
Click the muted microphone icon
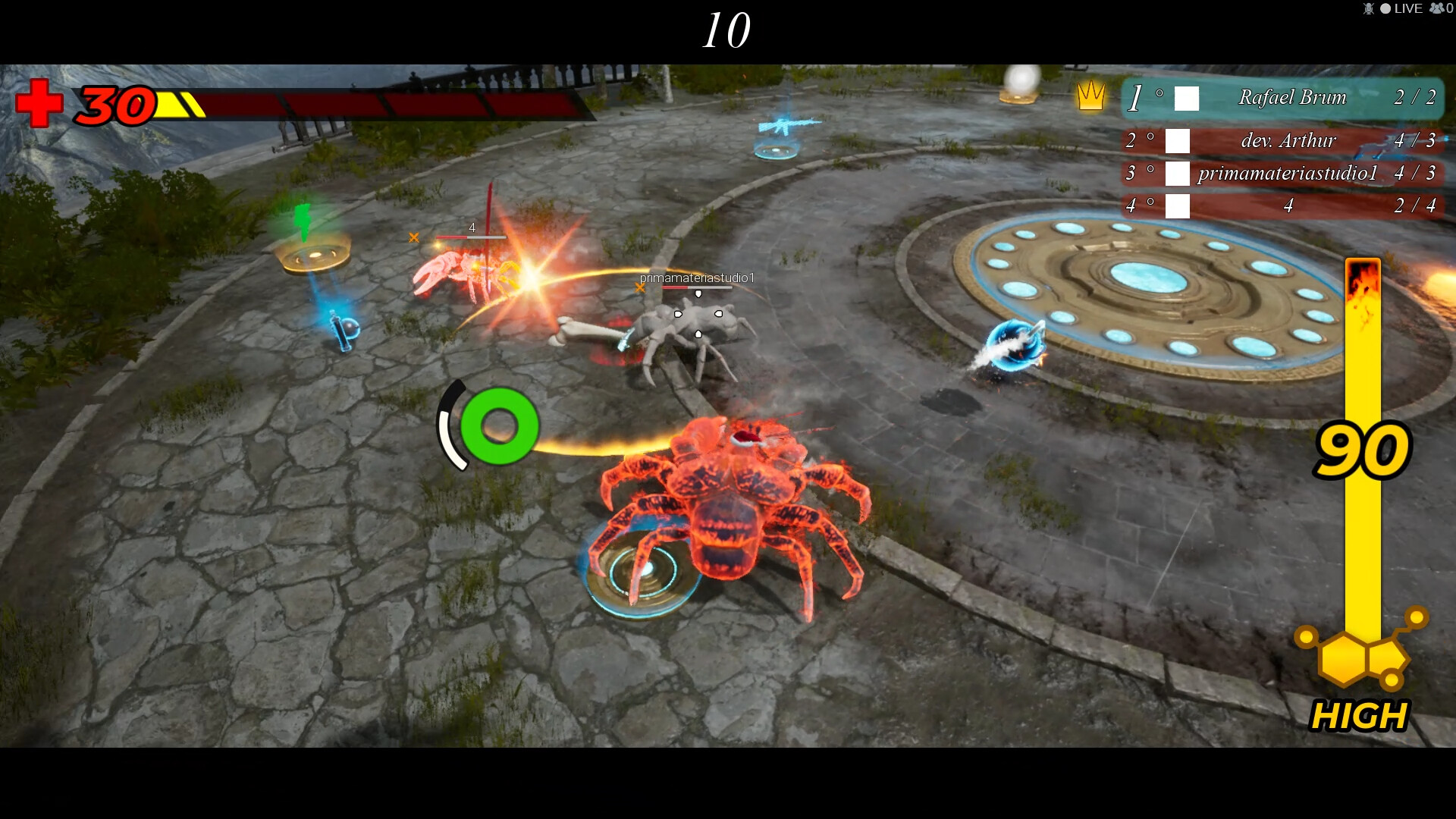[x=1370, y=9]
